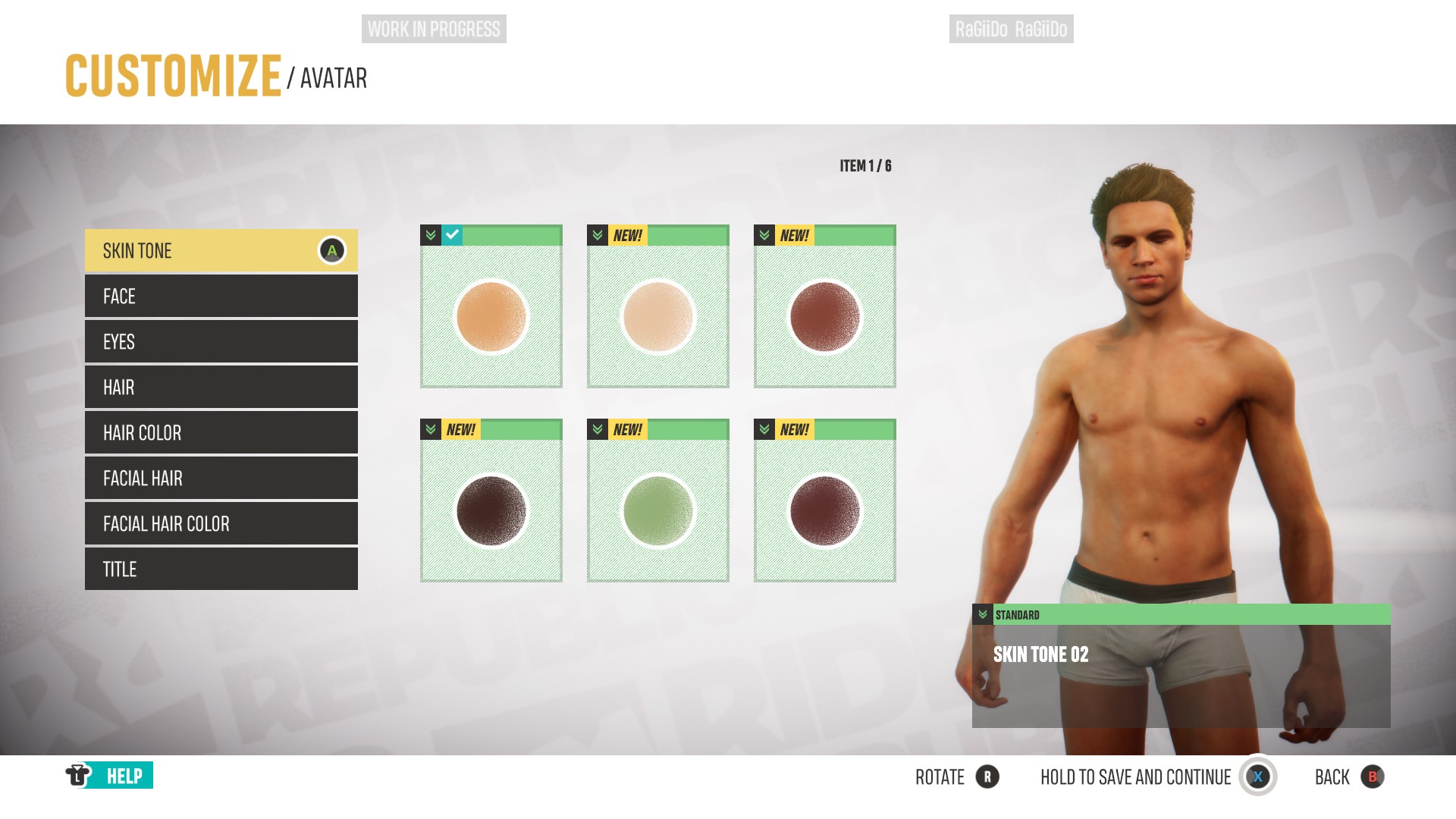
Task: Open the Facial Hair category
Action: tap(221, 479)
